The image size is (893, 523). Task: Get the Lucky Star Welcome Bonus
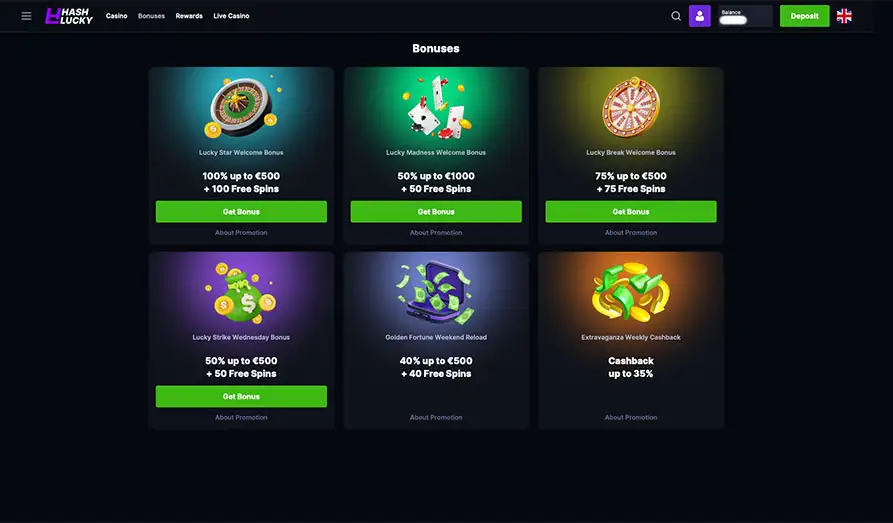pyautogui.click(x=241, y=212)
